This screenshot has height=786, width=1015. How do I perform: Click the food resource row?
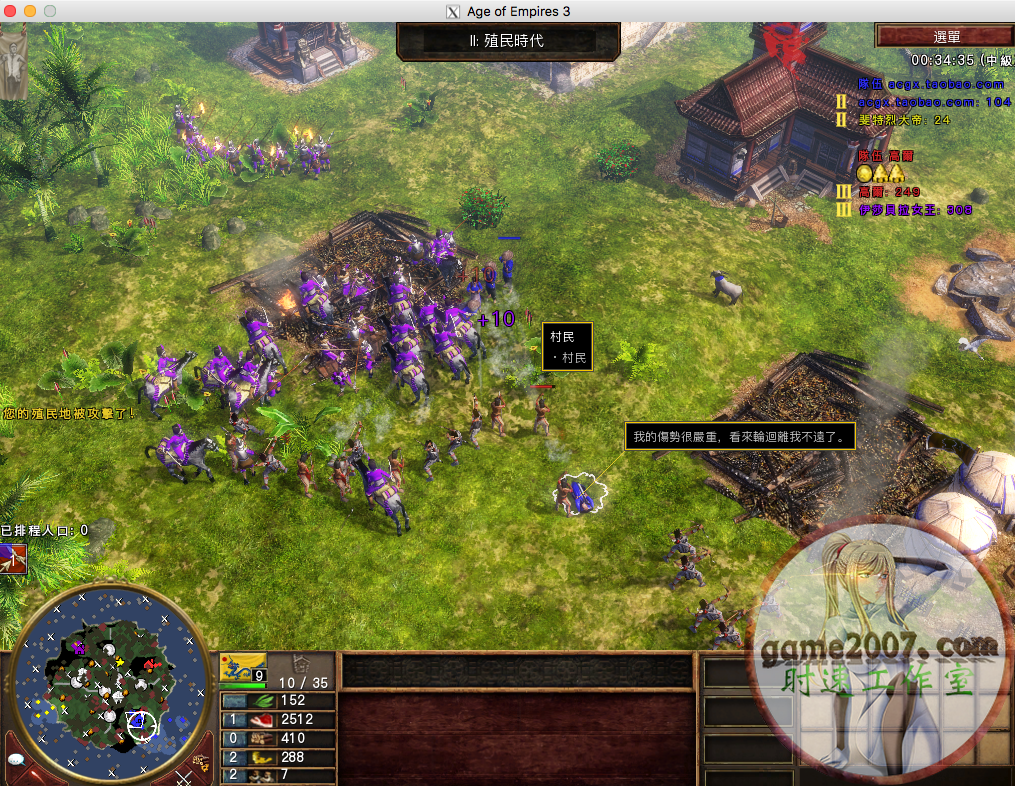278,719
